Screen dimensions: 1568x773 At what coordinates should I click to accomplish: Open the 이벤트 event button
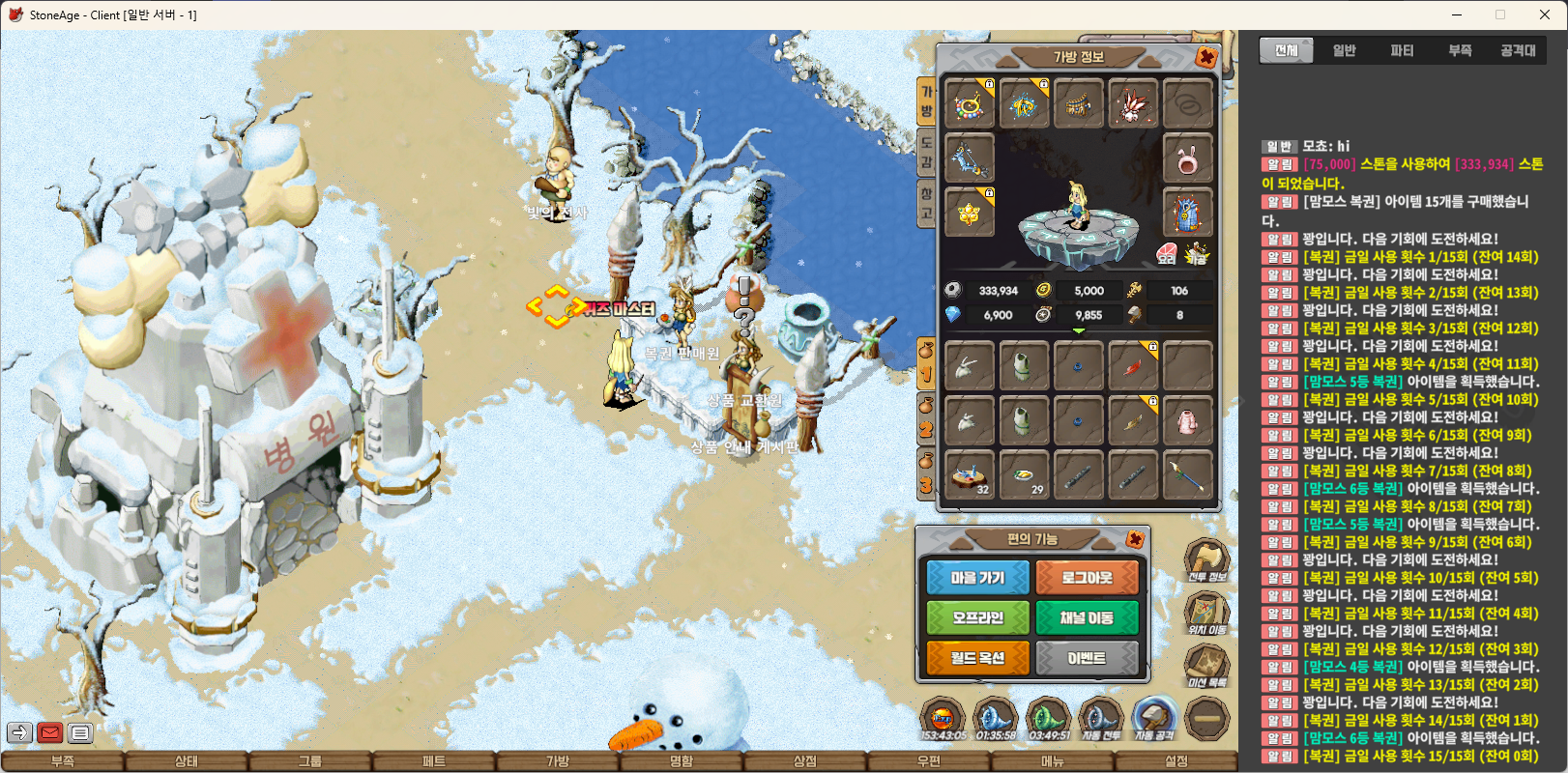click(1087, 658)
